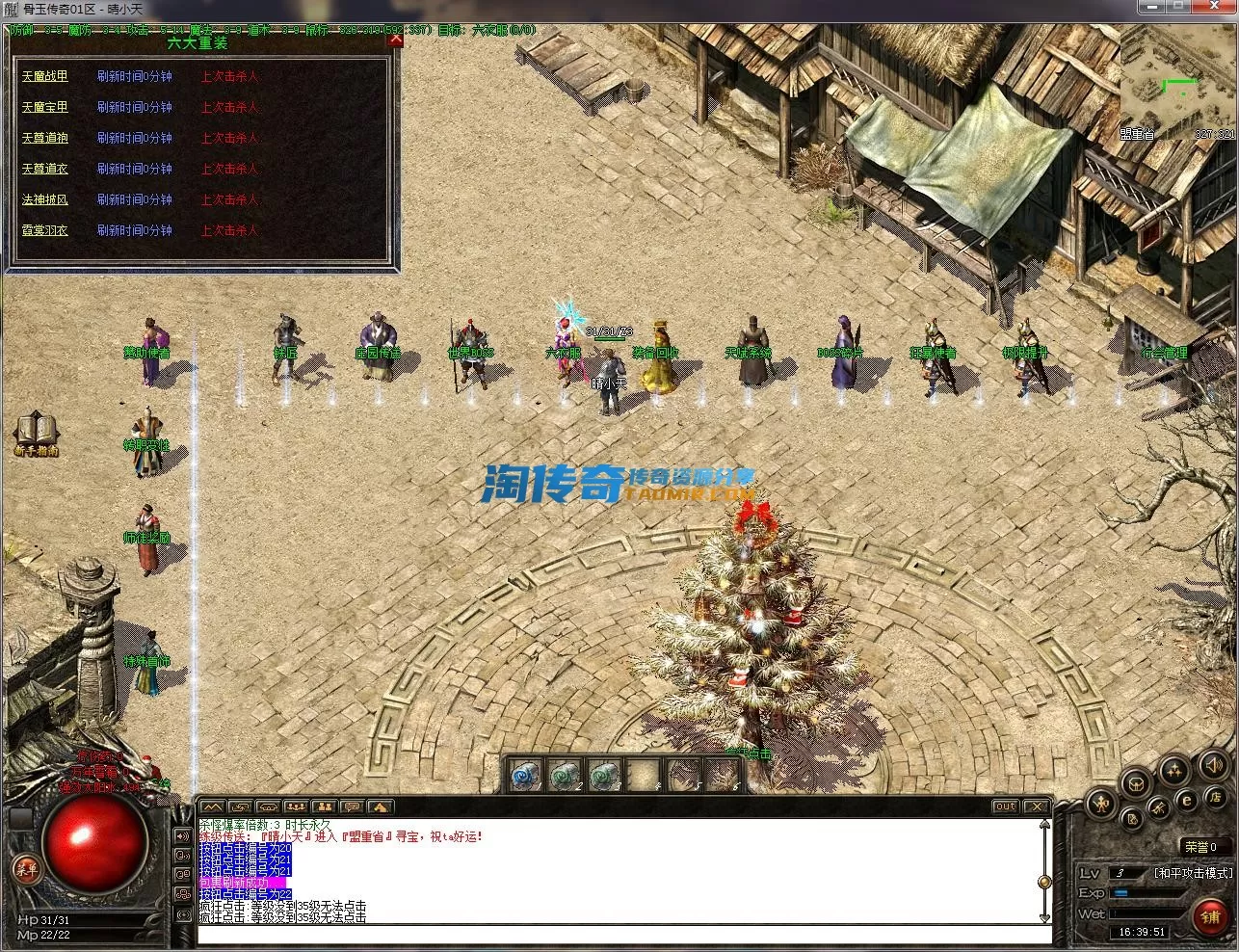This screenshot has height=952, width=1239.
Task: Open the 新手指南 book icon
Action: click(x=36, y=433)
